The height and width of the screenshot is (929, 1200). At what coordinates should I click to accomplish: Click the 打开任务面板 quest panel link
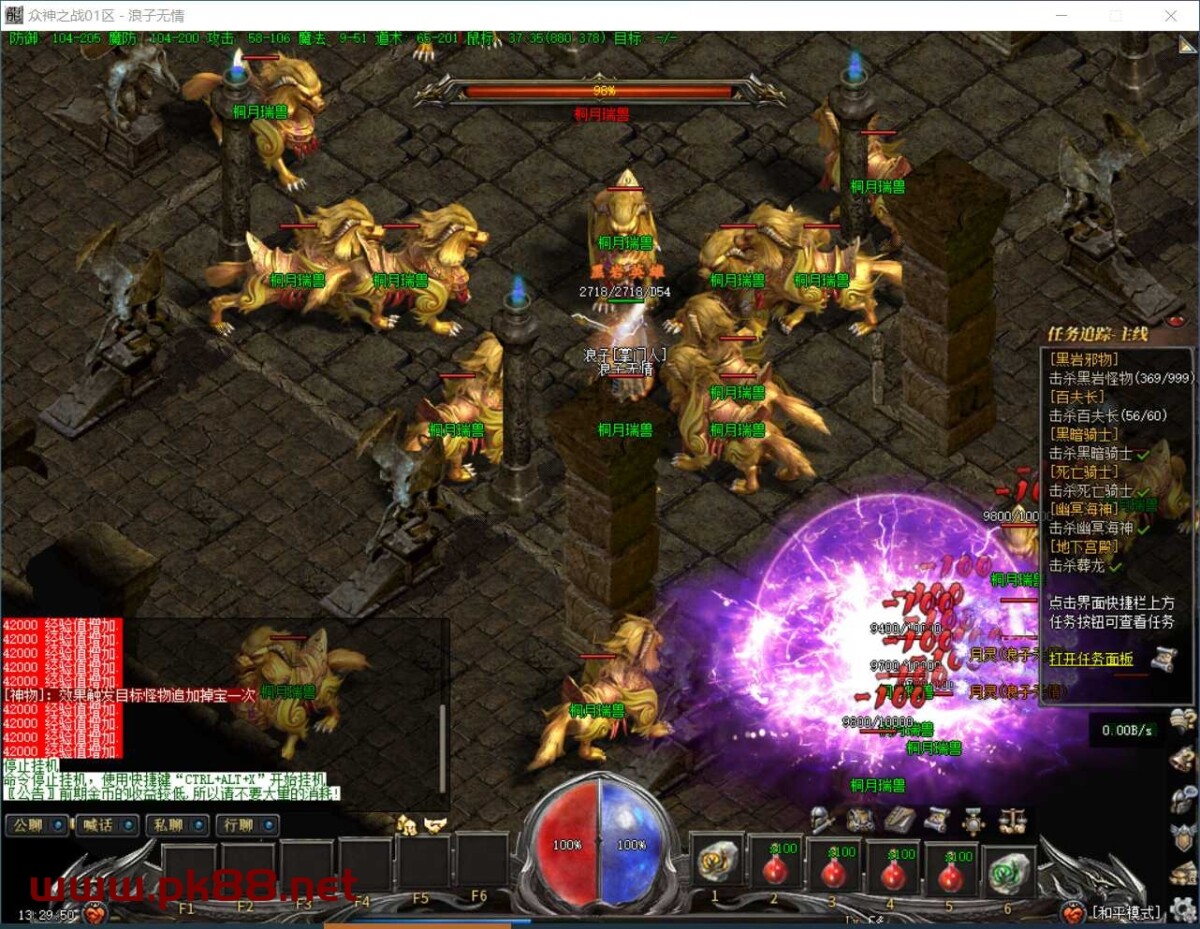[x=1091, y=658]
